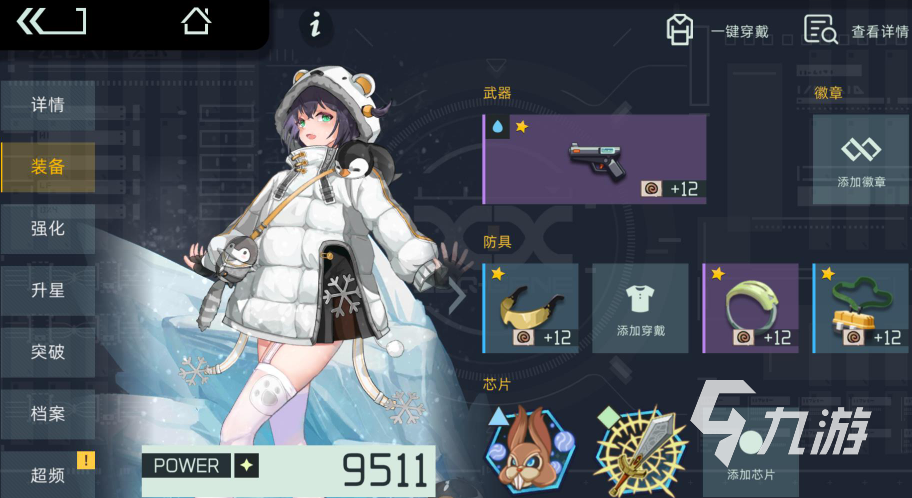Return to the home screen
This screenshot has height=498, width=912.
[196, 21]
